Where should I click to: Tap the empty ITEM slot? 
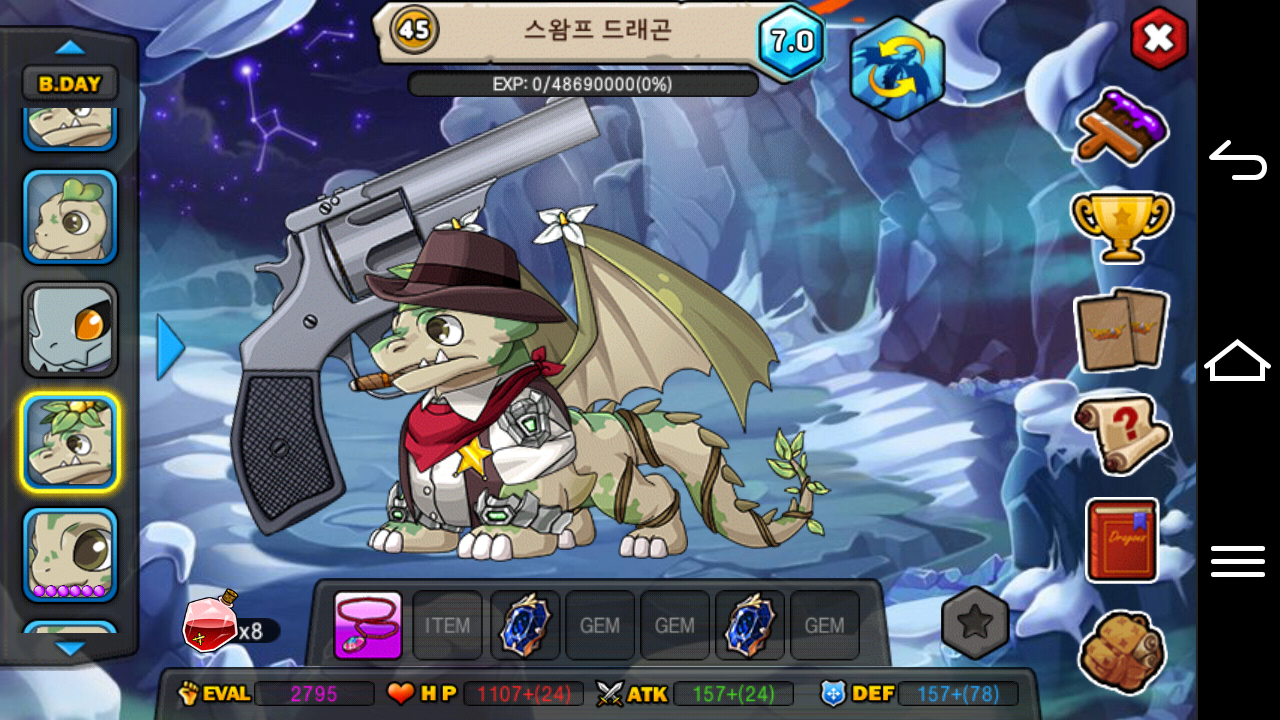click(447, 626)
